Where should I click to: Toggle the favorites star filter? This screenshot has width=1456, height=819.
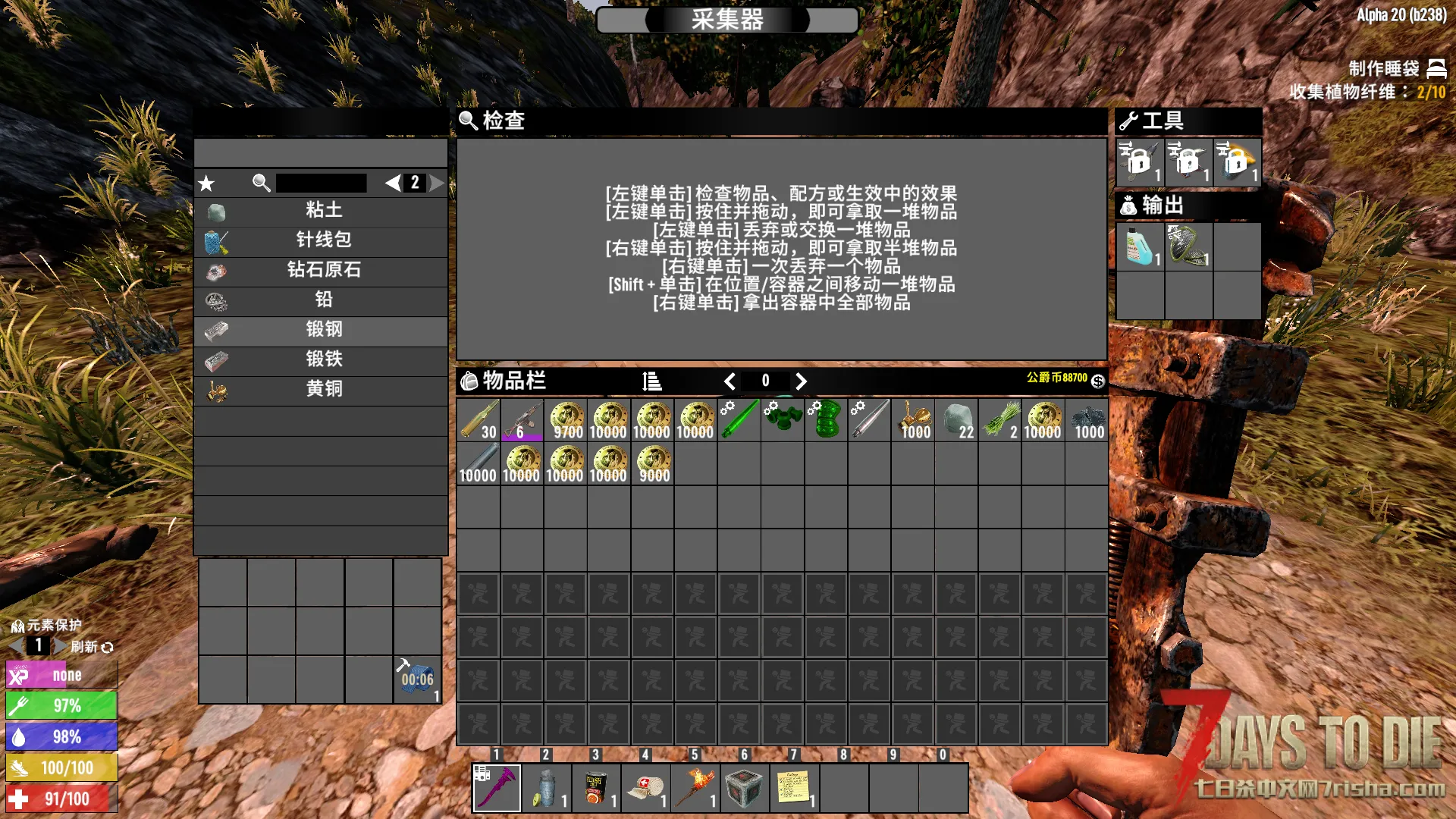206,183
